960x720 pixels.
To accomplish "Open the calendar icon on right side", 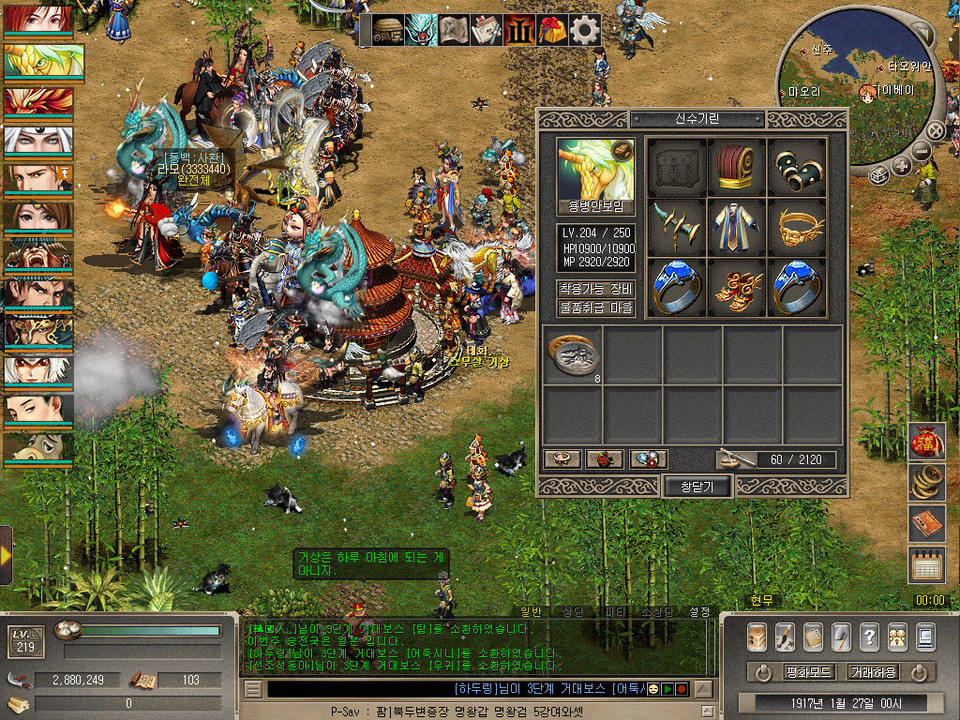I will click(x=926, y=565).
